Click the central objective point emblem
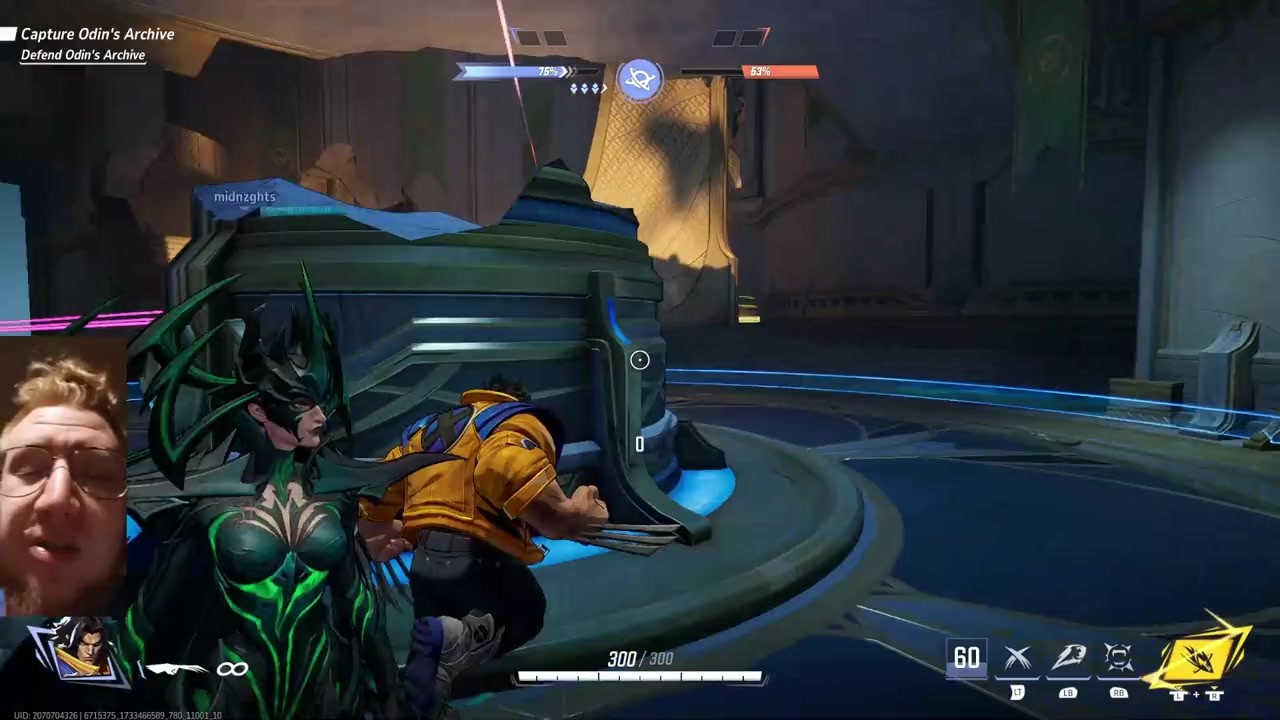 point(640,79)
